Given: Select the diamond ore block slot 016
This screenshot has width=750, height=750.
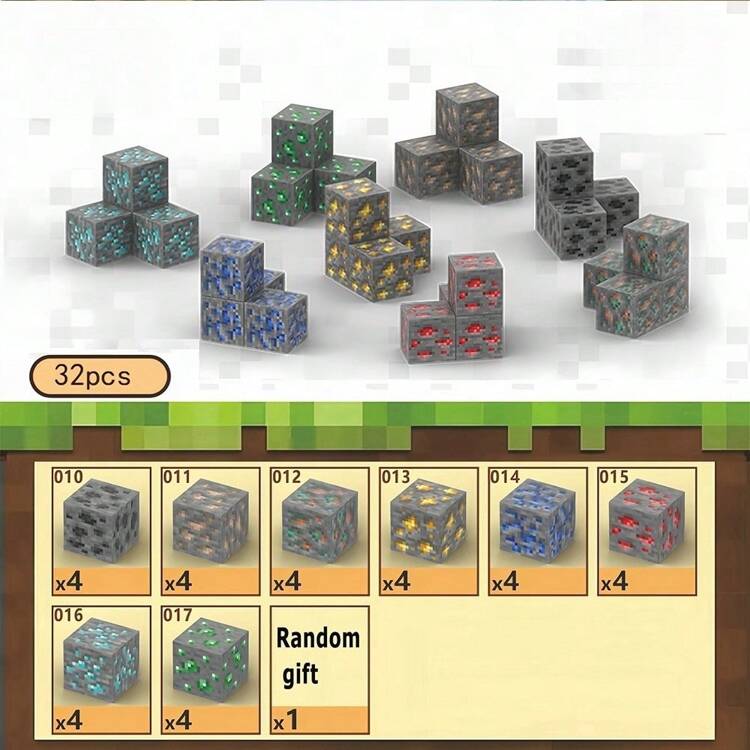Looking at the screenshot, I should pos(101,668).
